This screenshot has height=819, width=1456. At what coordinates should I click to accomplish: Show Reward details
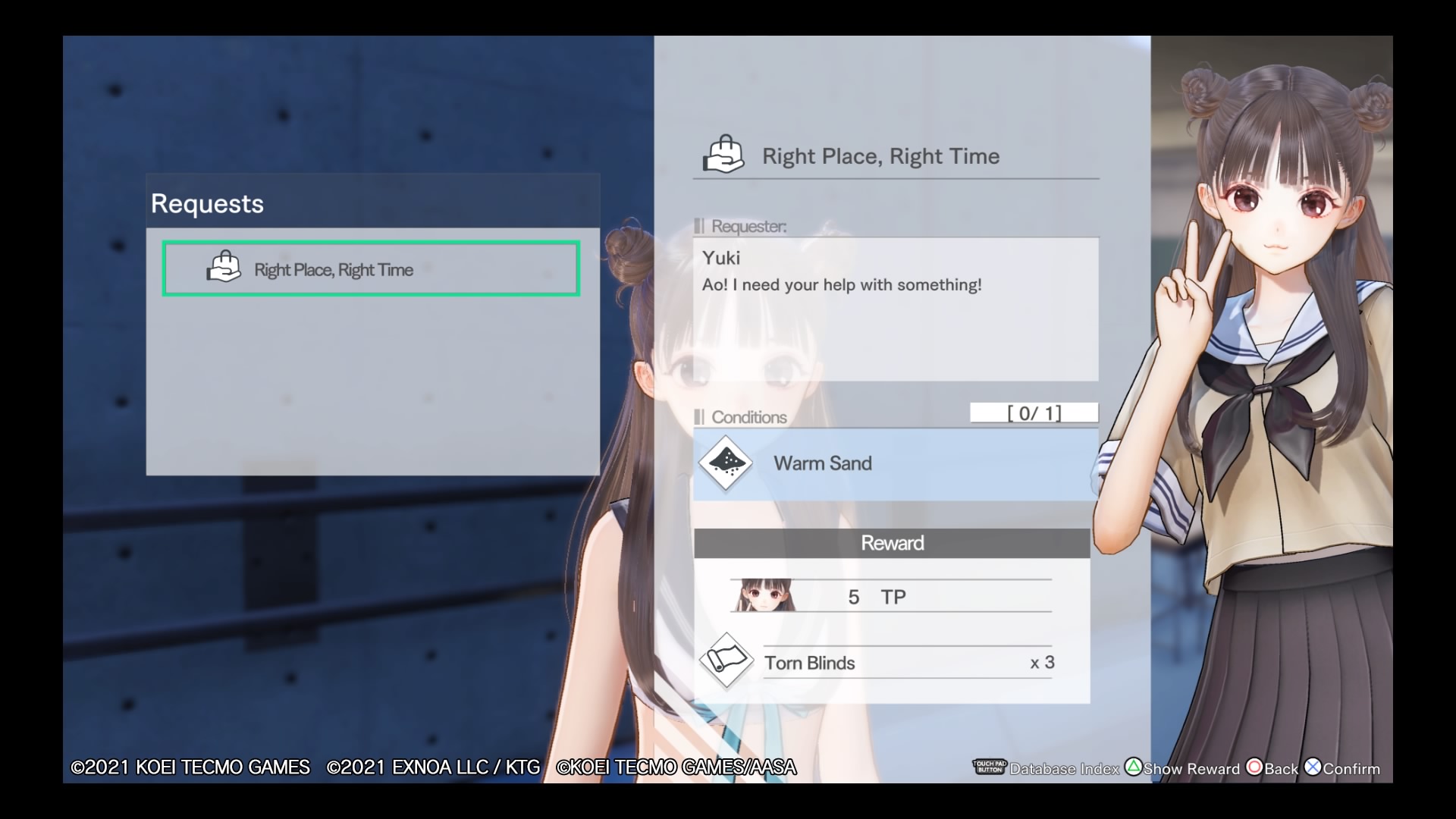(1182, 768)
